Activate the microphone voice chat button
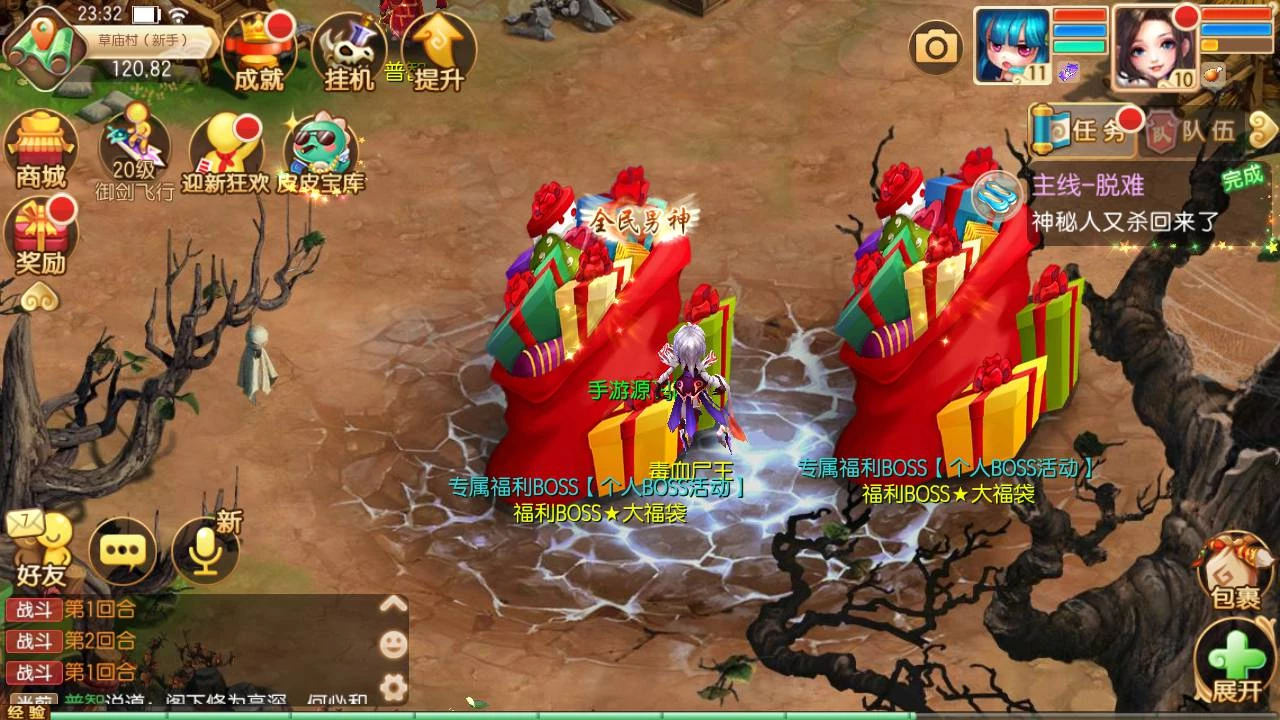 coord(205,550)
